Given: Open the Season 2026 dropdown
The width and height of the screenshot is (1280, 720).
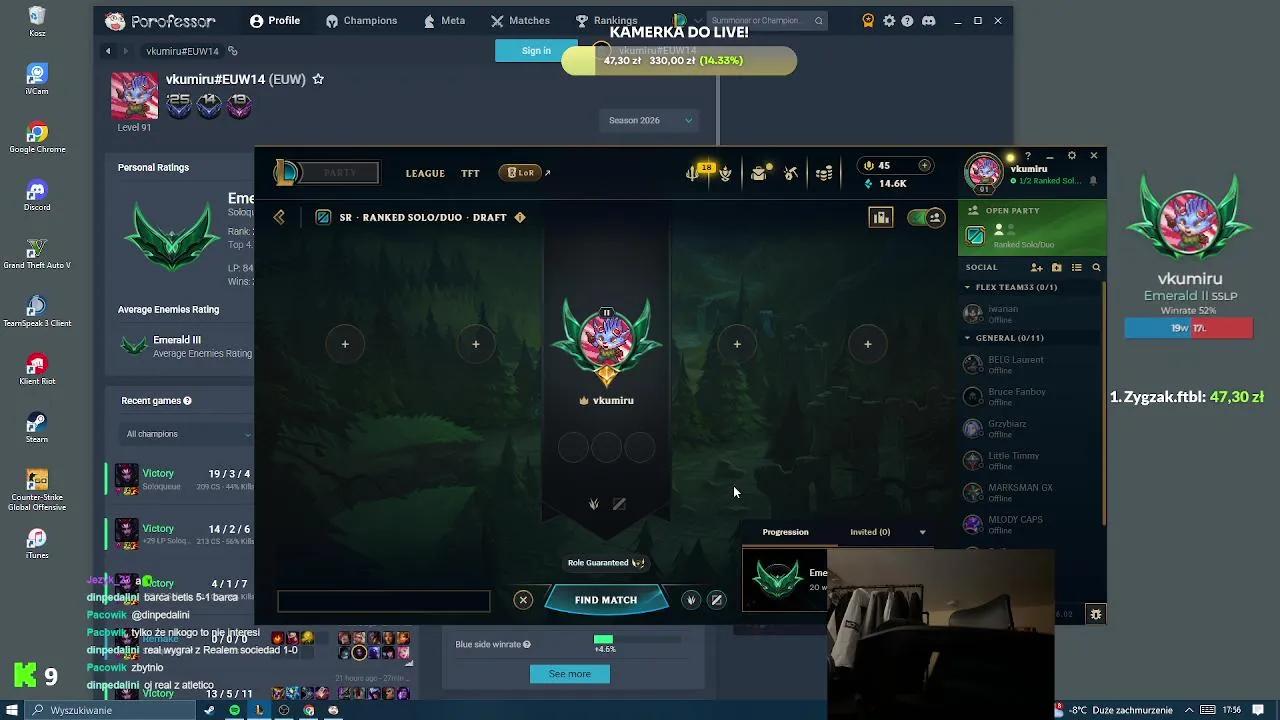Looking at the screenshot, I should tap(648, 120).
